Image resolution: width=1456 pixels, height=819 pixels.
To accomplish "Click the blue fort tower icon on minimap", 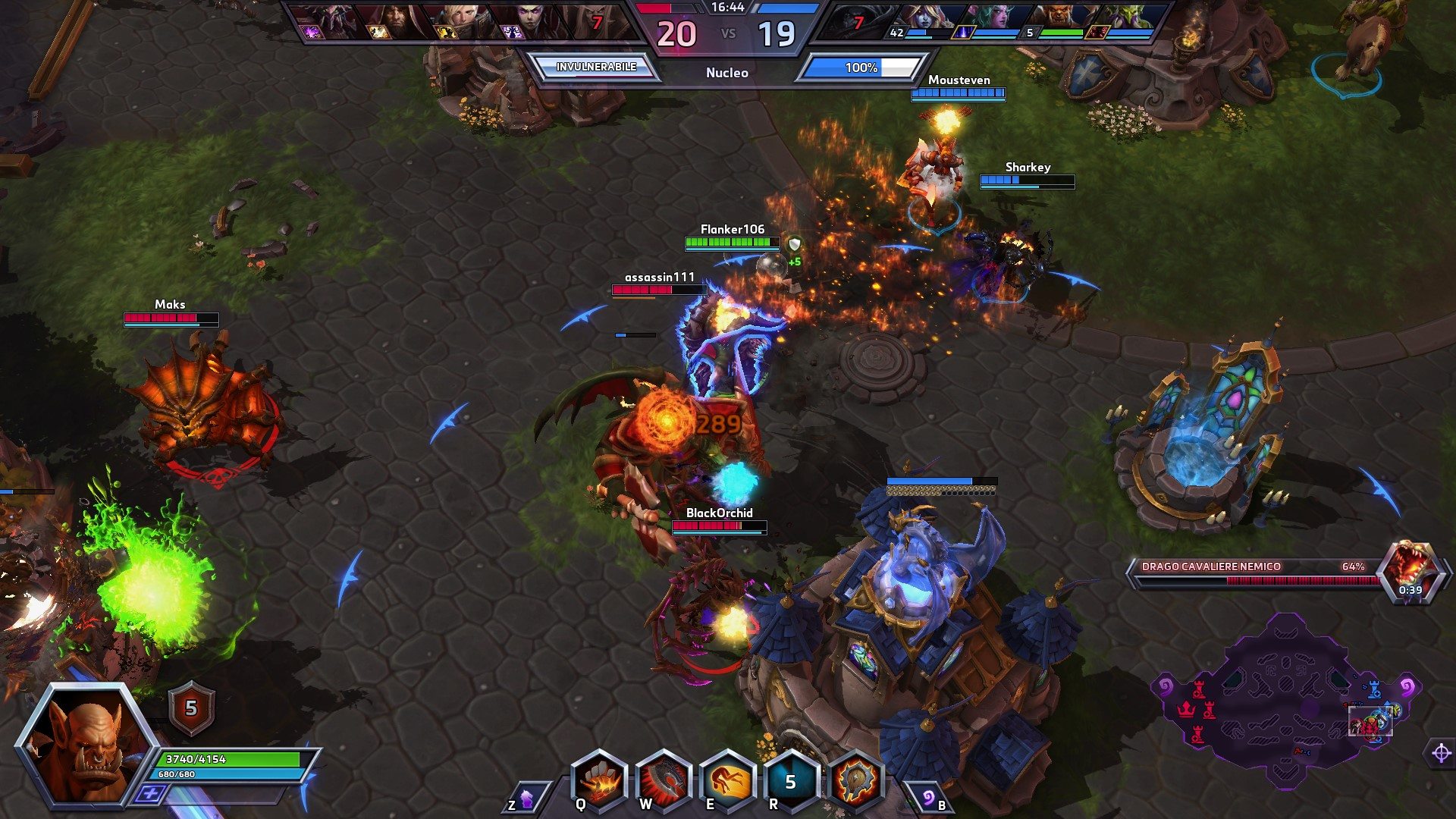I will coord(1373,690).
